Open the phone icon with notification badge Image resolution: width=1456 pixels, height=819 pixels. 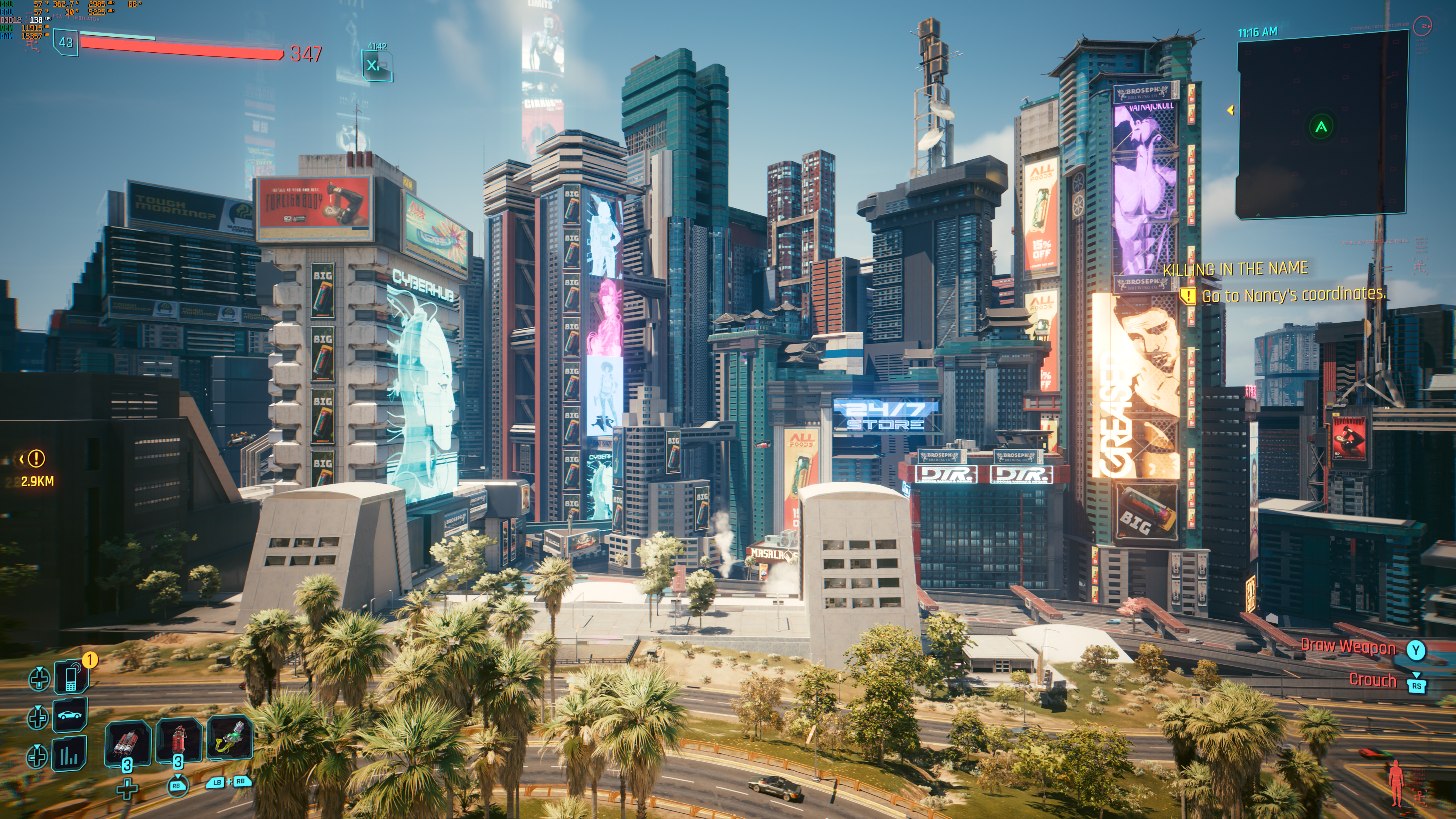point(71,677)
